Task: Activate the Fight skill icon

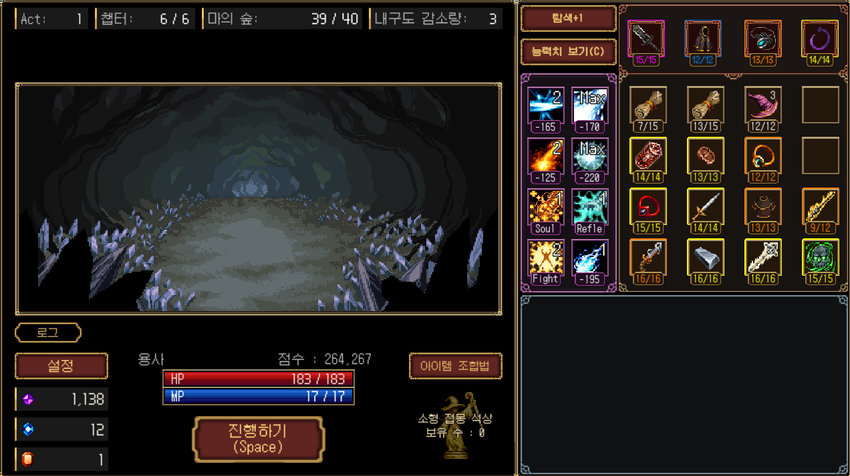Action: tap(546, 259)
